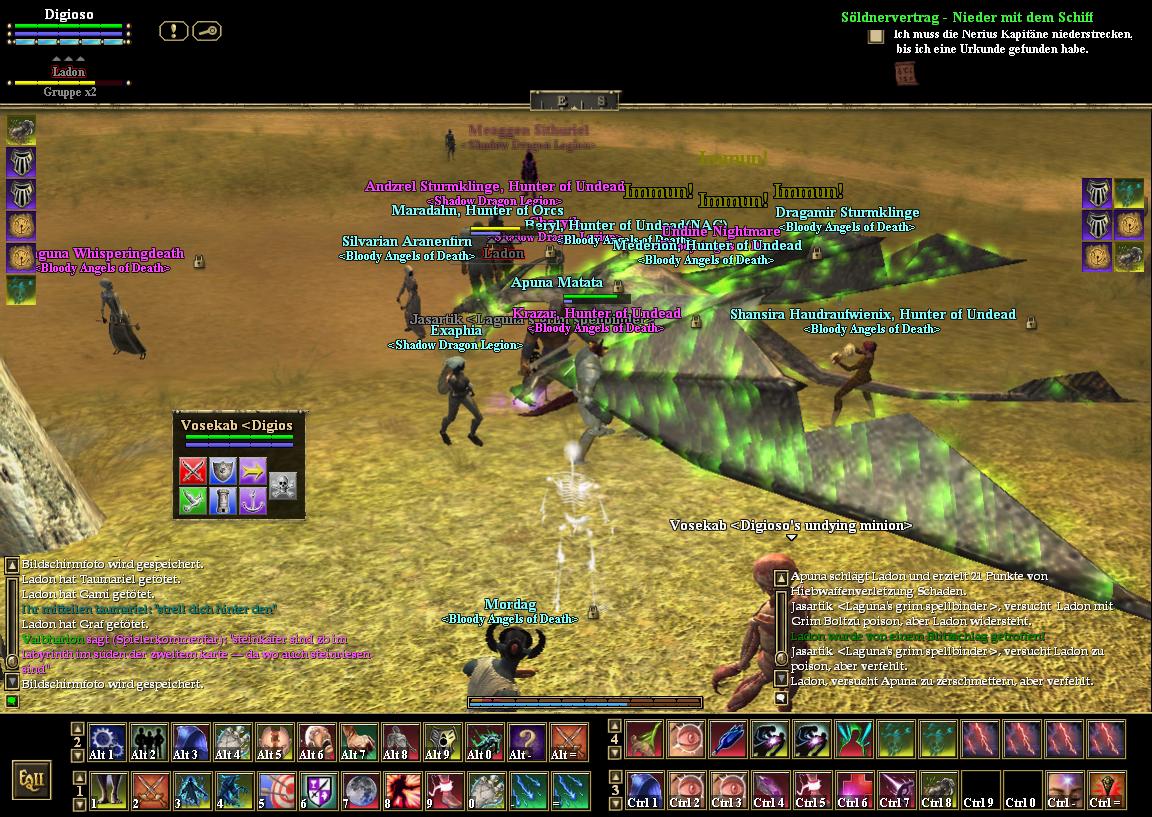Dismiss pet with the skull button
1152x817 pixels.
click(x=283, y=486)
